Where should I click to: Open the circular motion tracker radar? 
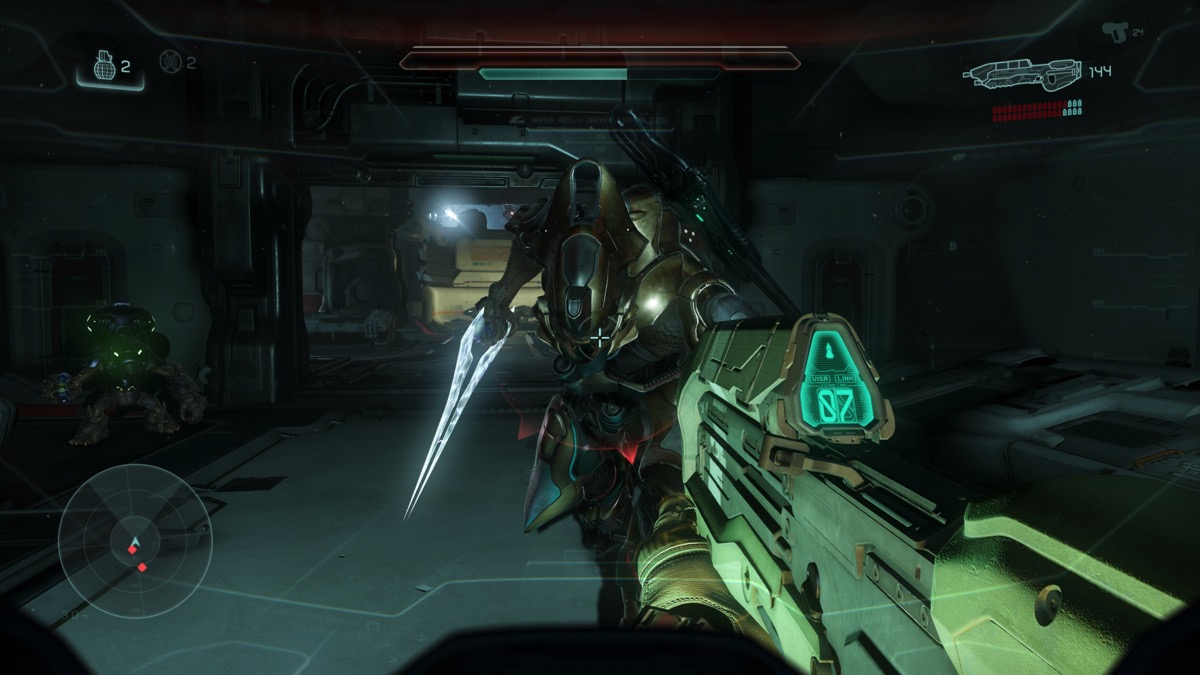[134, 541]
